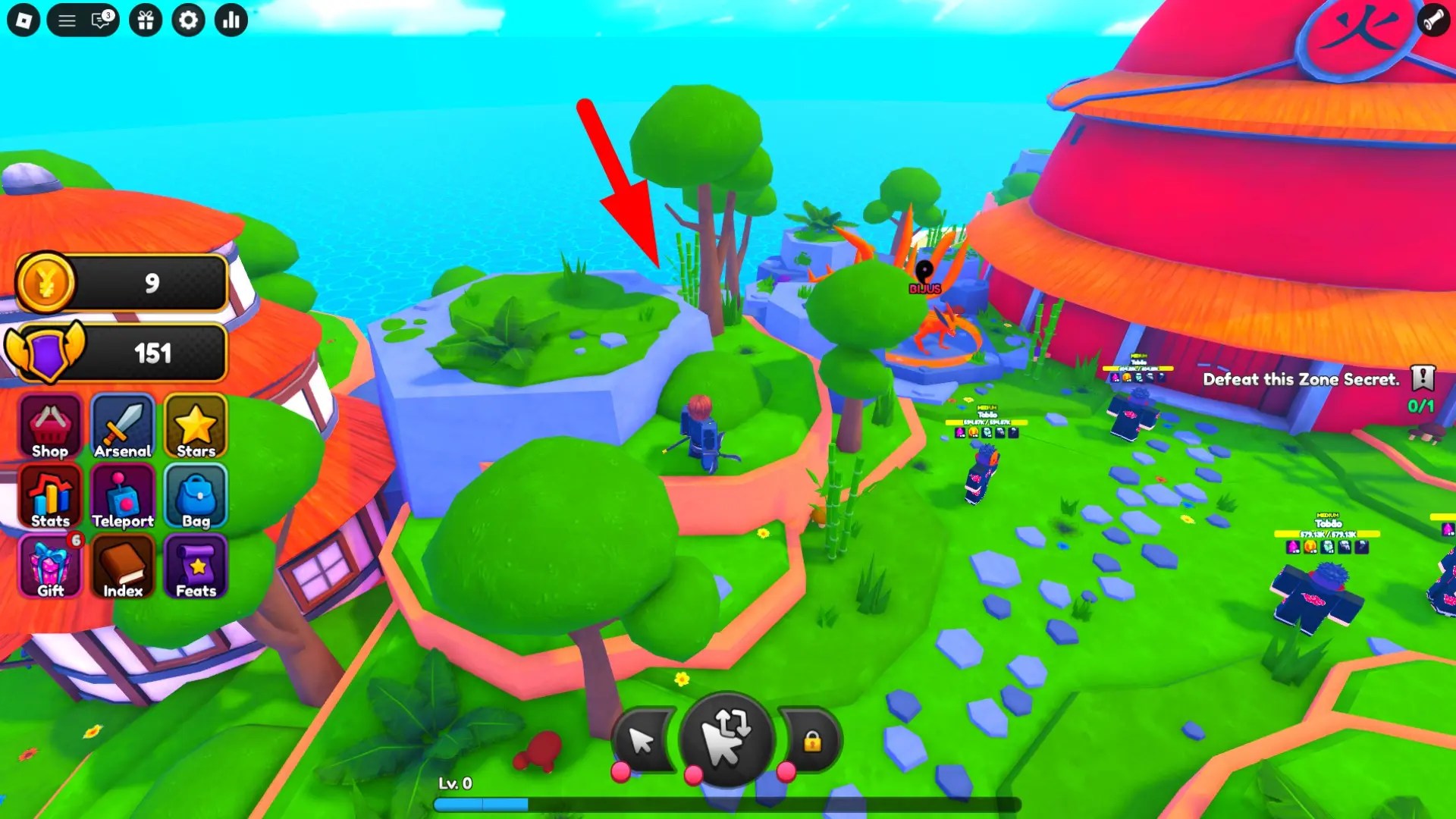Image resolution: width=1456 pixels, height=819 pixels.
Task: Open the Shop panel
Action: (x=49, y=426)
